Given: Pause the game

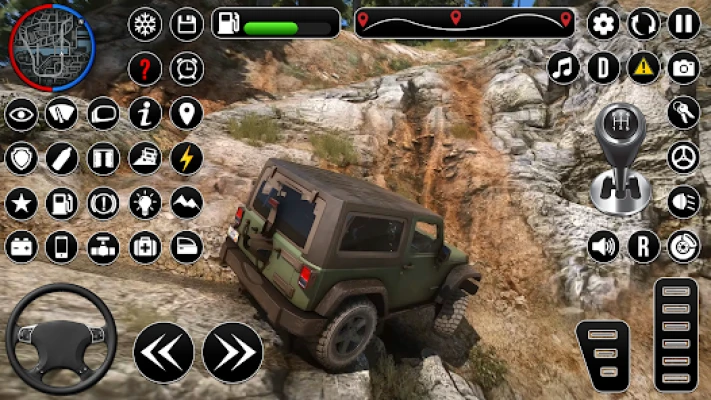Looking at the screenshot, I should coord(684,23).
